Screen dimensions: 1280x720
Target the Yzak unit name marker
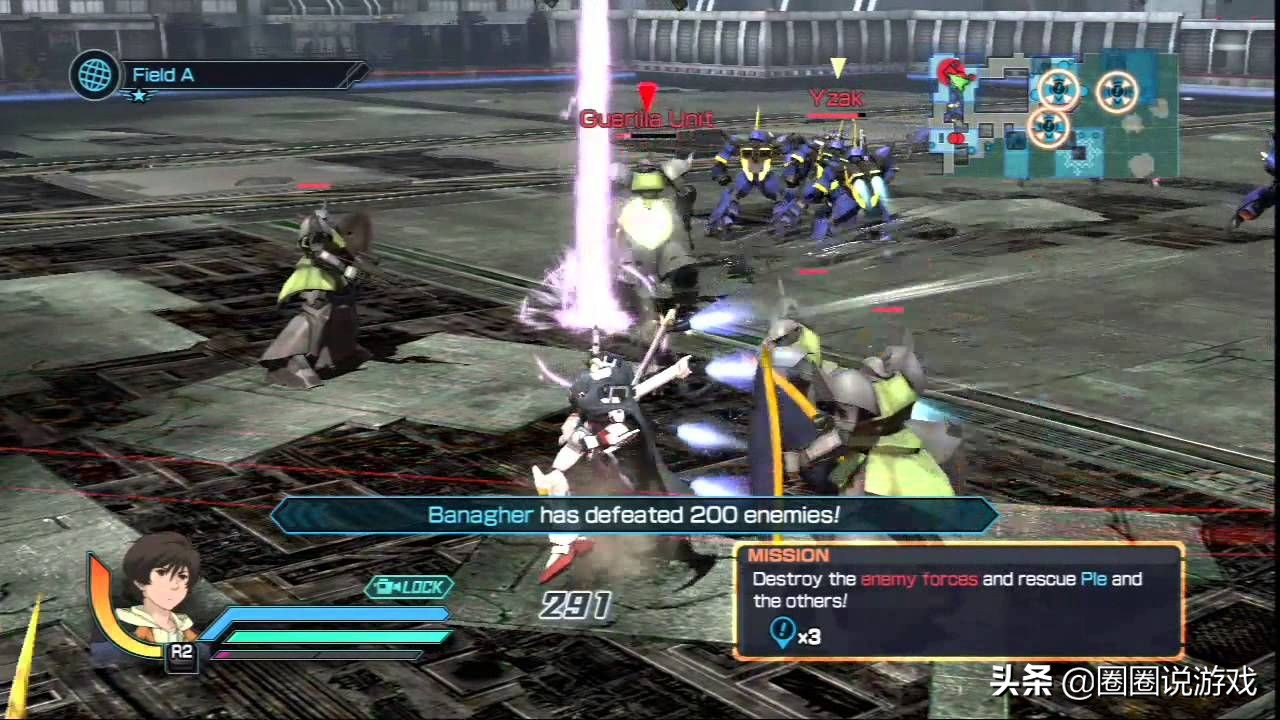[x=837, y=98]
